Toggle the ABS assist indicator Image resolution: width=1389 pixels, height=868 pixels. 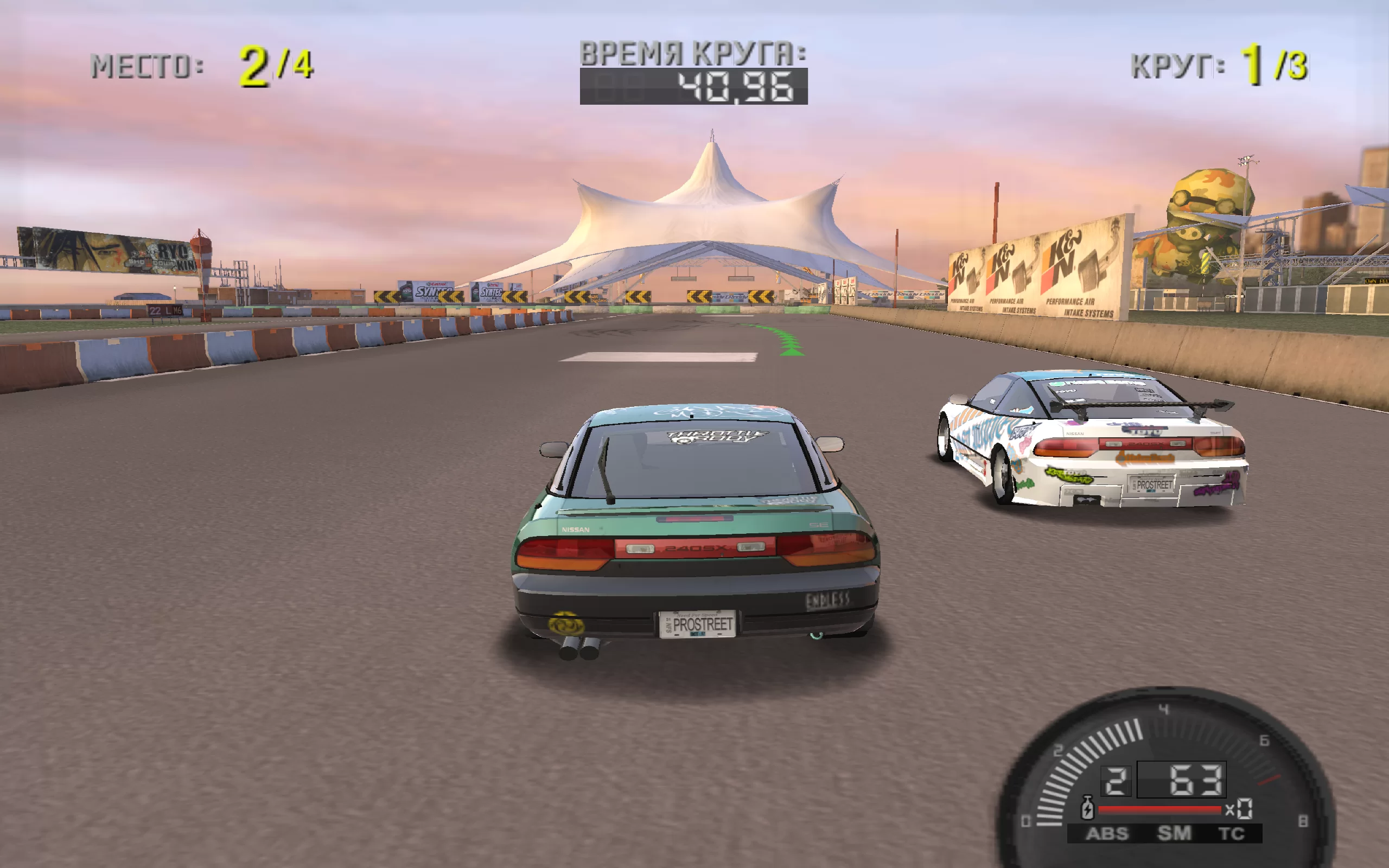[1107, 834]
